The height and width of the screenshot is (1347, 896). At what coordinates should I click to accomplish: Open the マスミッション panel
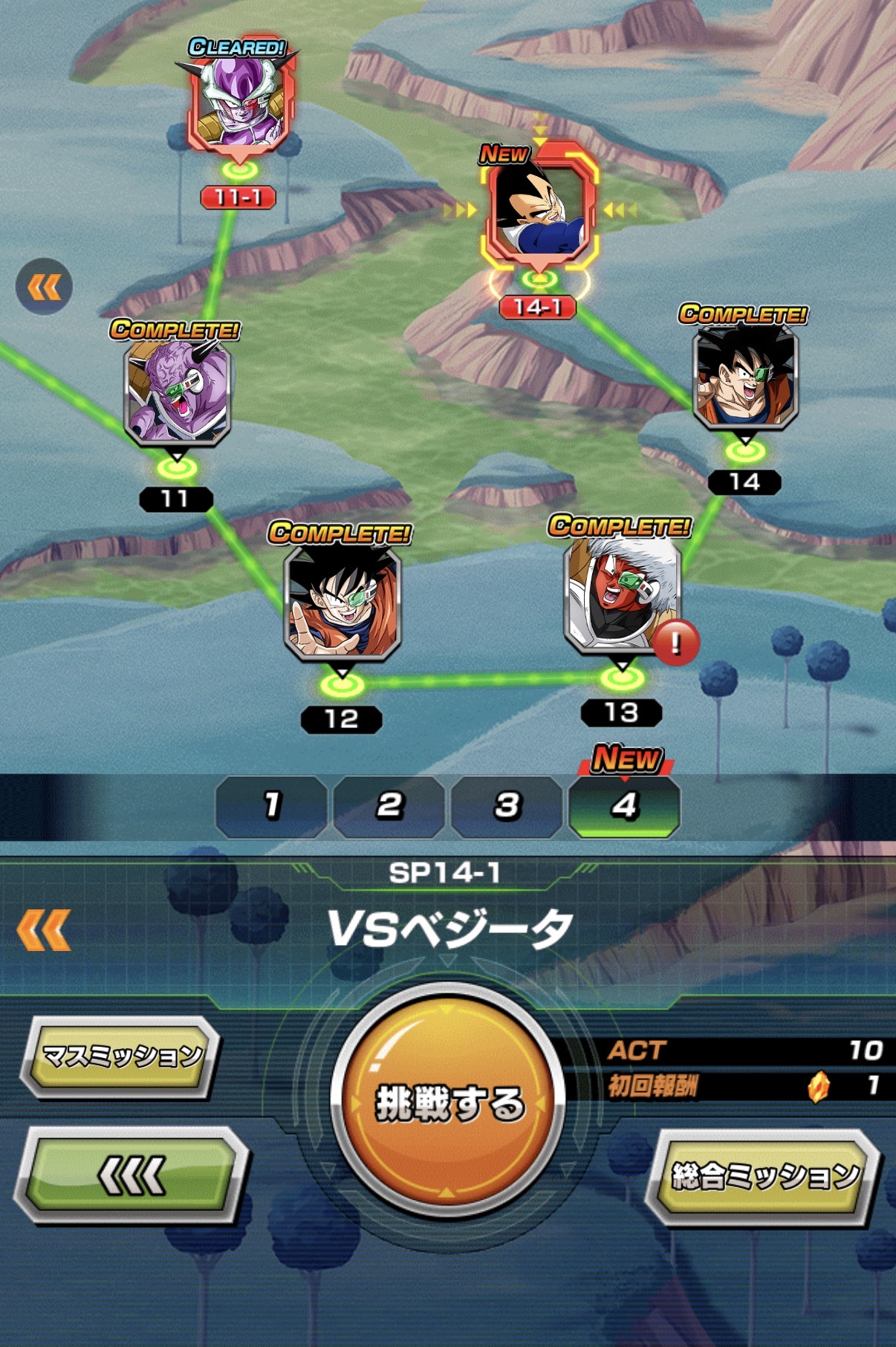coord(122,1056)
